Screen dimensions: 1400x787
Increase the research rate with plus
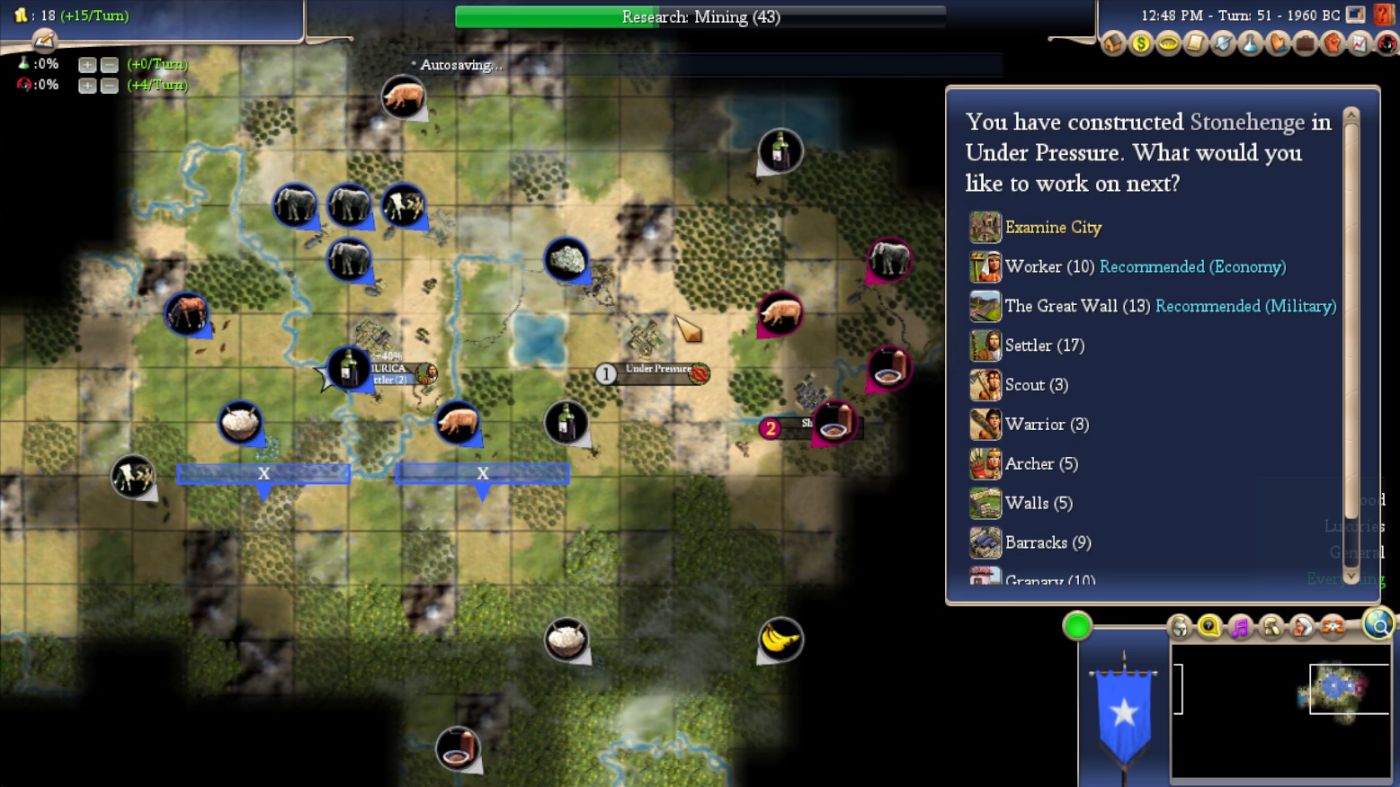tap(87, 65)
